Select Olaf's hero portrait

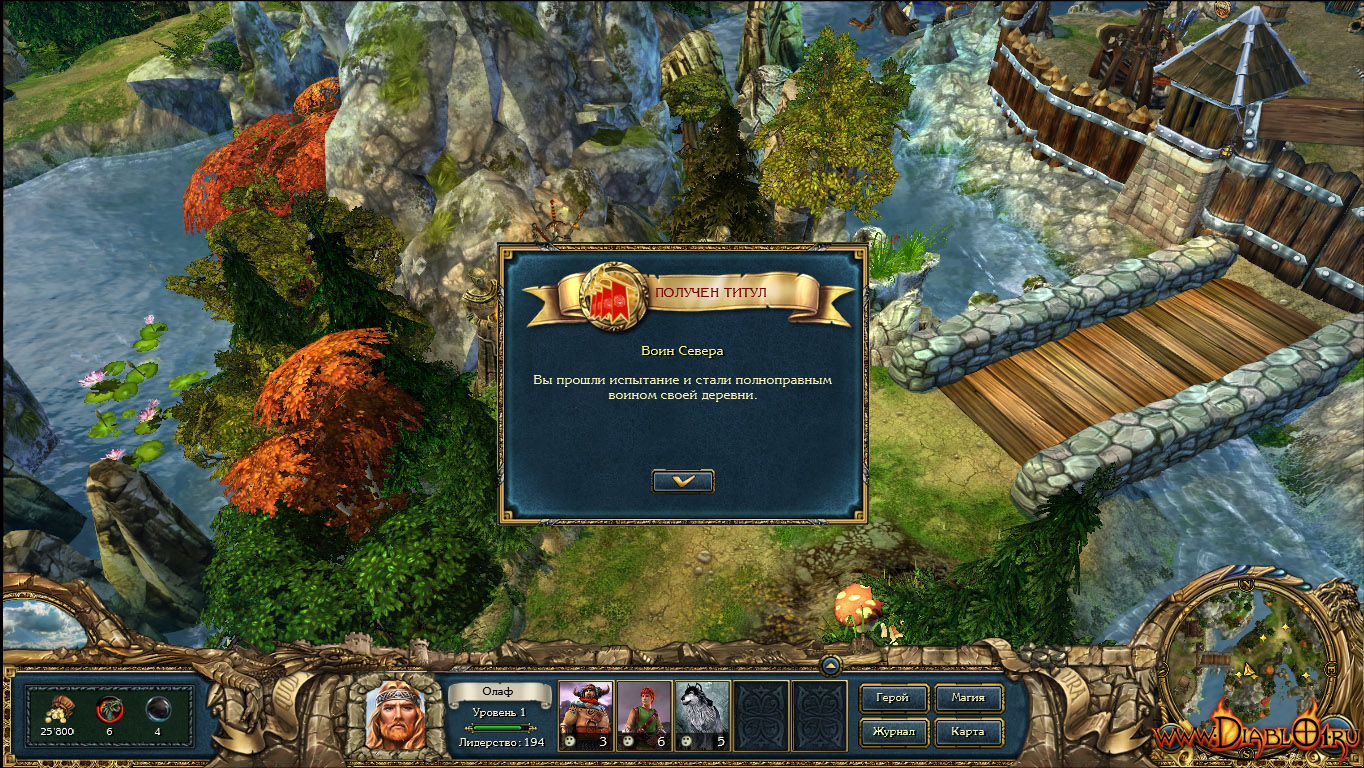coord(394,715)
